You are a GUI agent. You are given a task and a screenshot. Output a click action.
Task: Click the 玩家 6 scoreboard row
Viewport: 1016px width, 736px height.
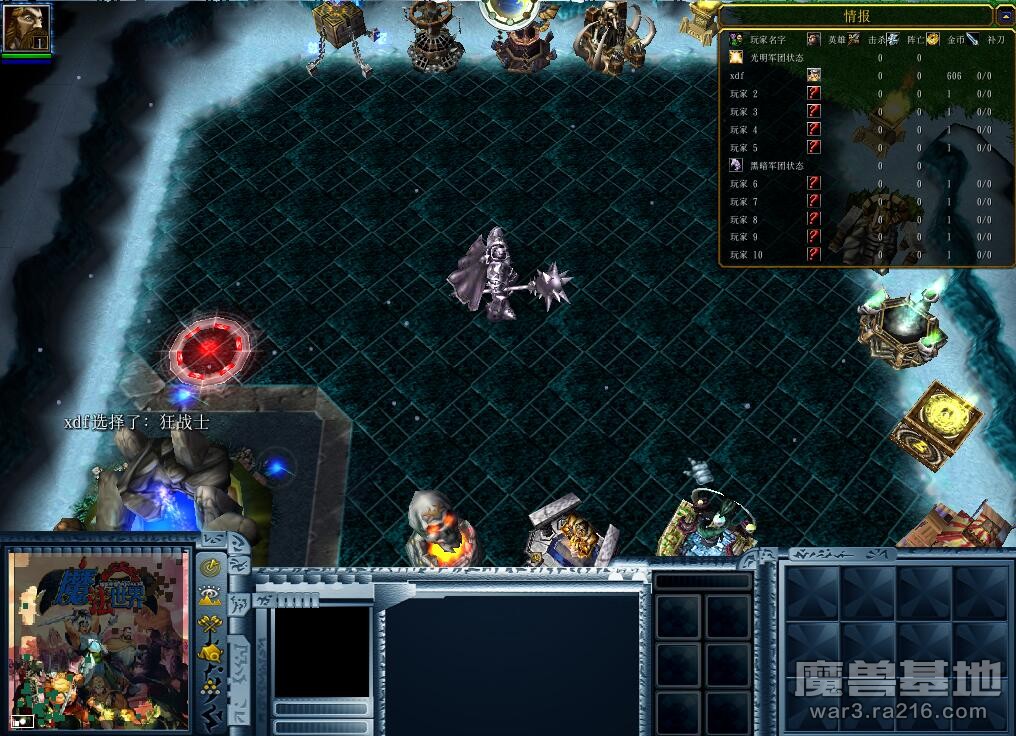point(860,184)
